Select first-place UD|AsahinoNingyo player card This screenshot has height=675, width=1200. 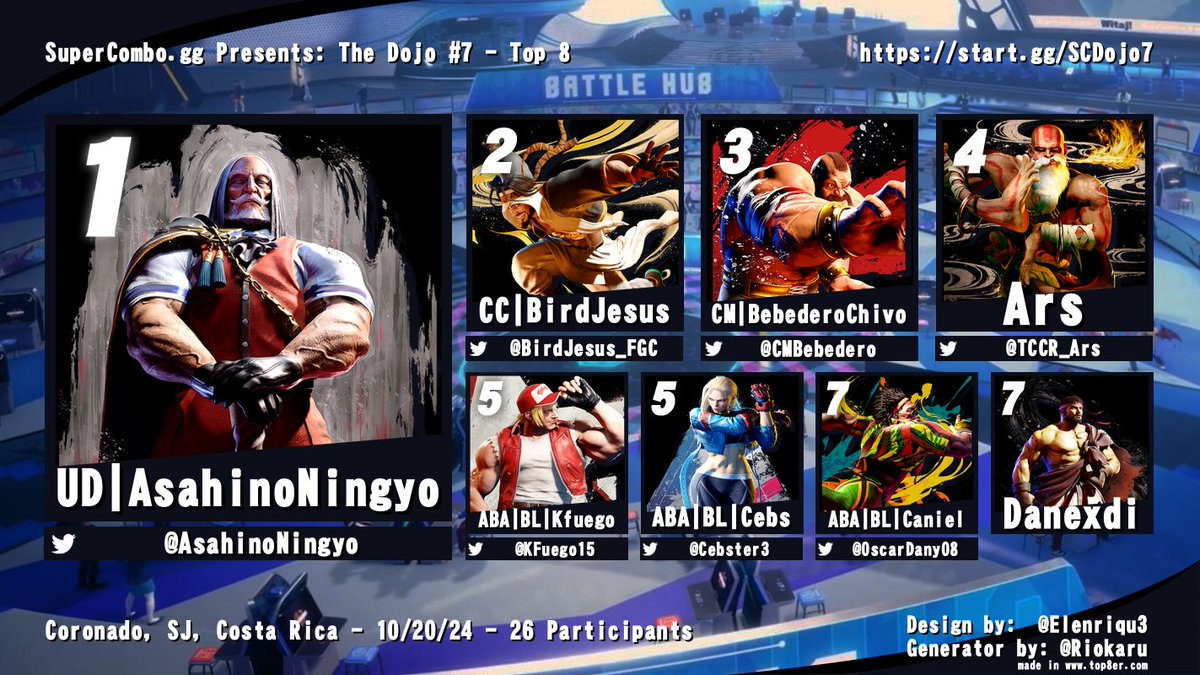(x=247, y=320)
